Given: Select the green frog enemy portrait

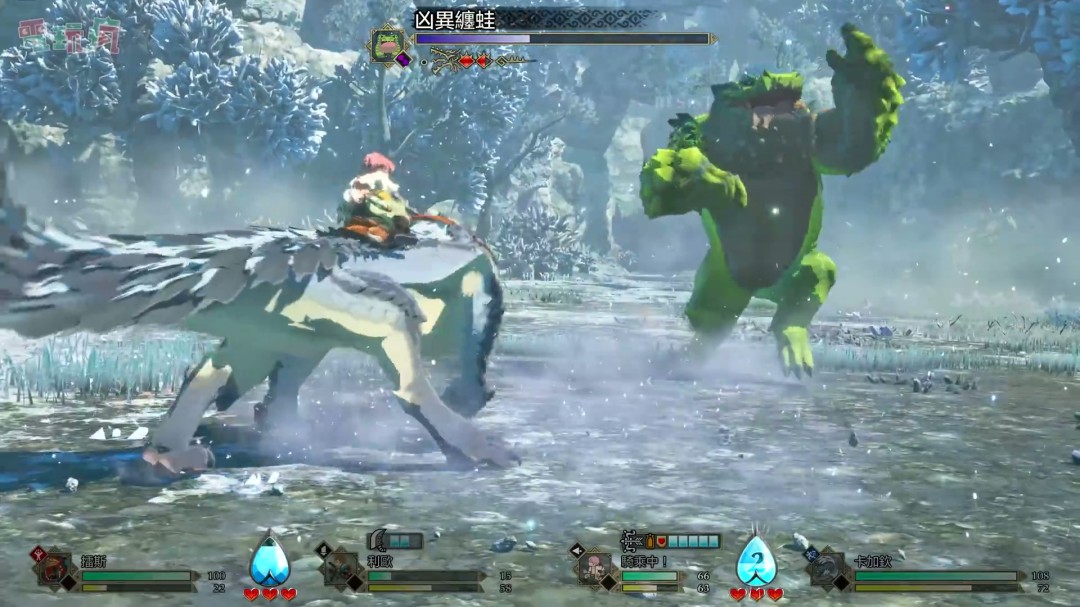Looking at the screenshot, I should (386, 44).
